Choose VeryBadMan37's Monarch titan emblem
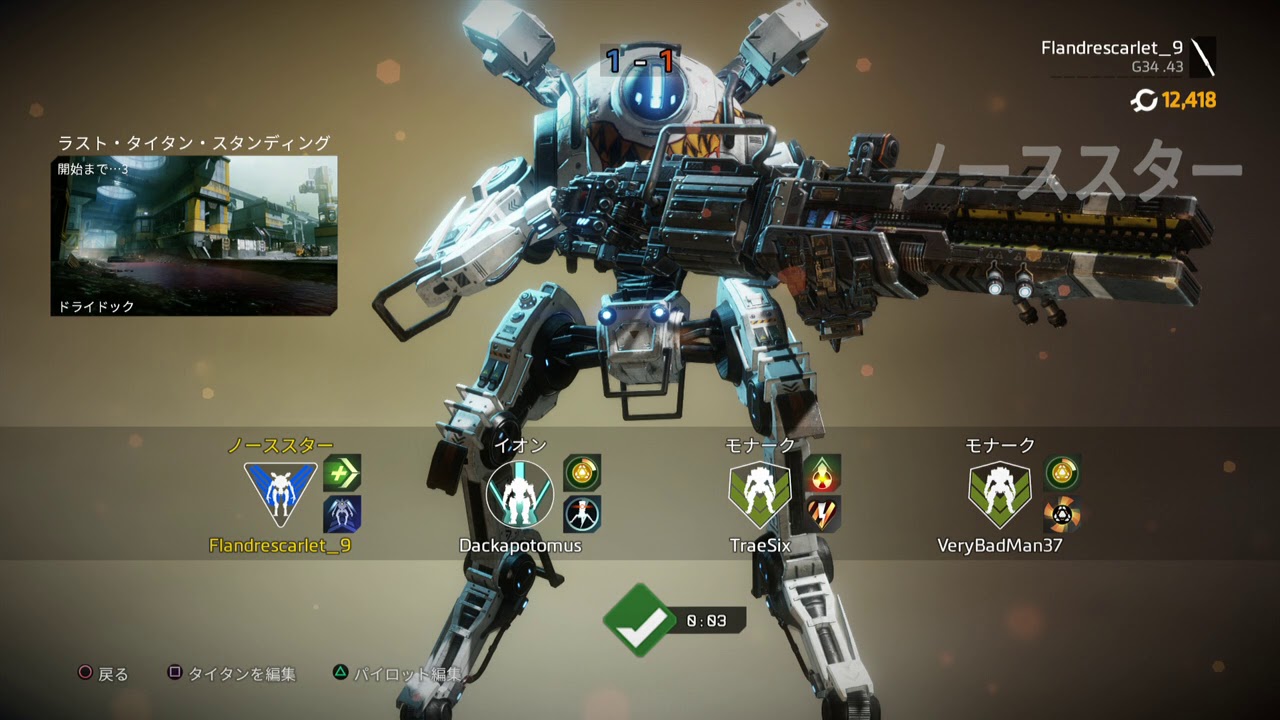Viewport: 1280px width, 720px height. (1000, 494)
